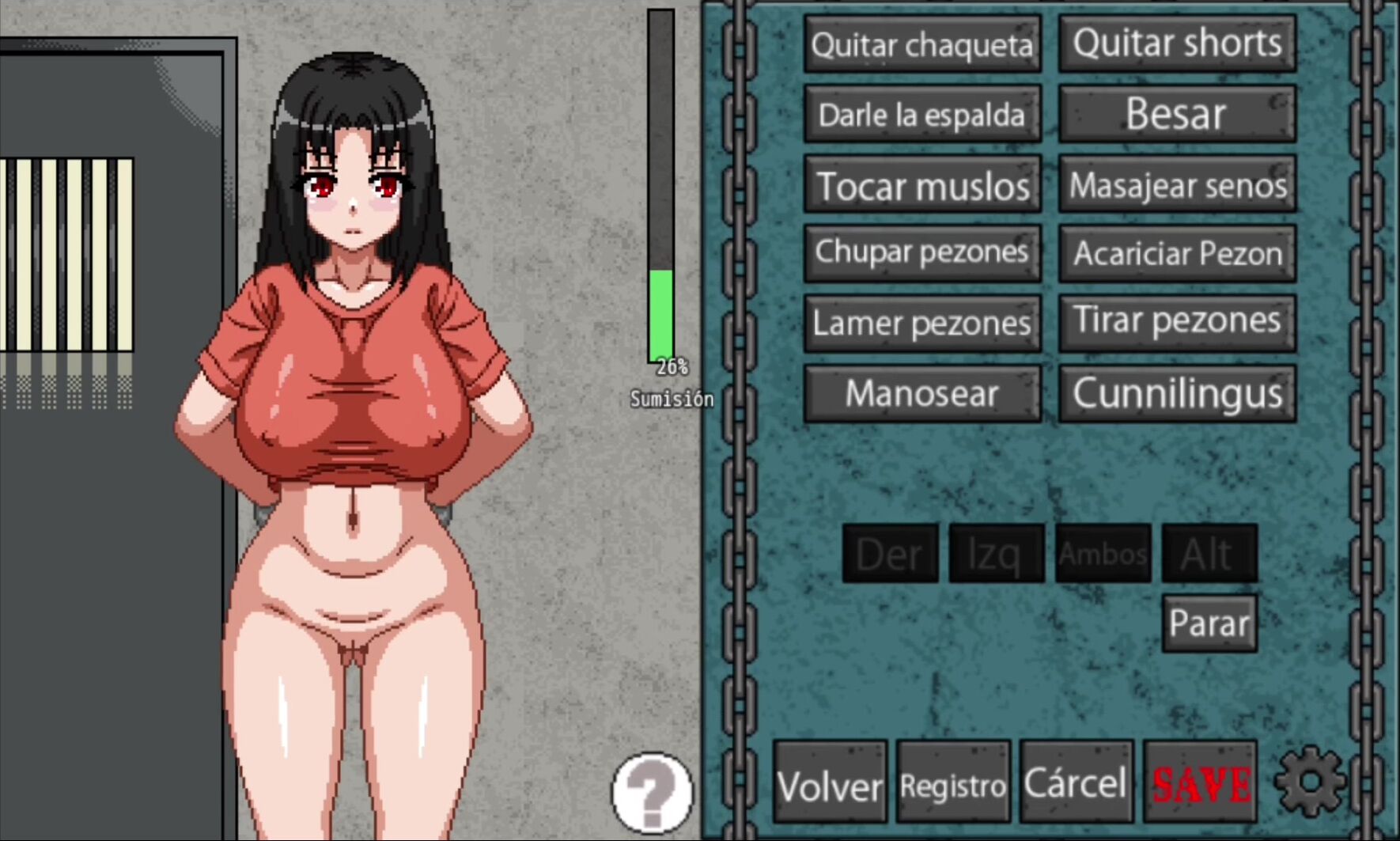Image resolution: width=1400 pixels, height=841 pixels.
Task: Open help with the question mark icon
Action: pos(653,793)
